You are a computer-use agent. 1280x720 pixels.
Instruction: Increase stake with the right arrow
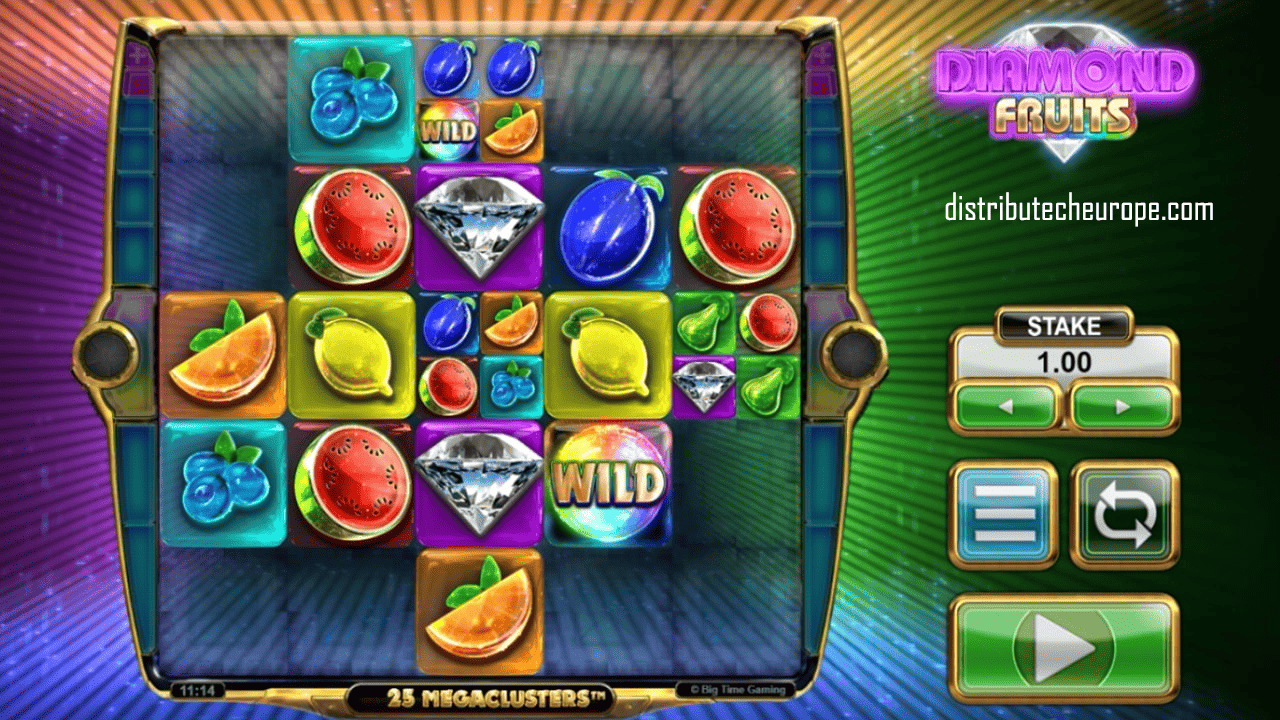tap(1122, 407)
